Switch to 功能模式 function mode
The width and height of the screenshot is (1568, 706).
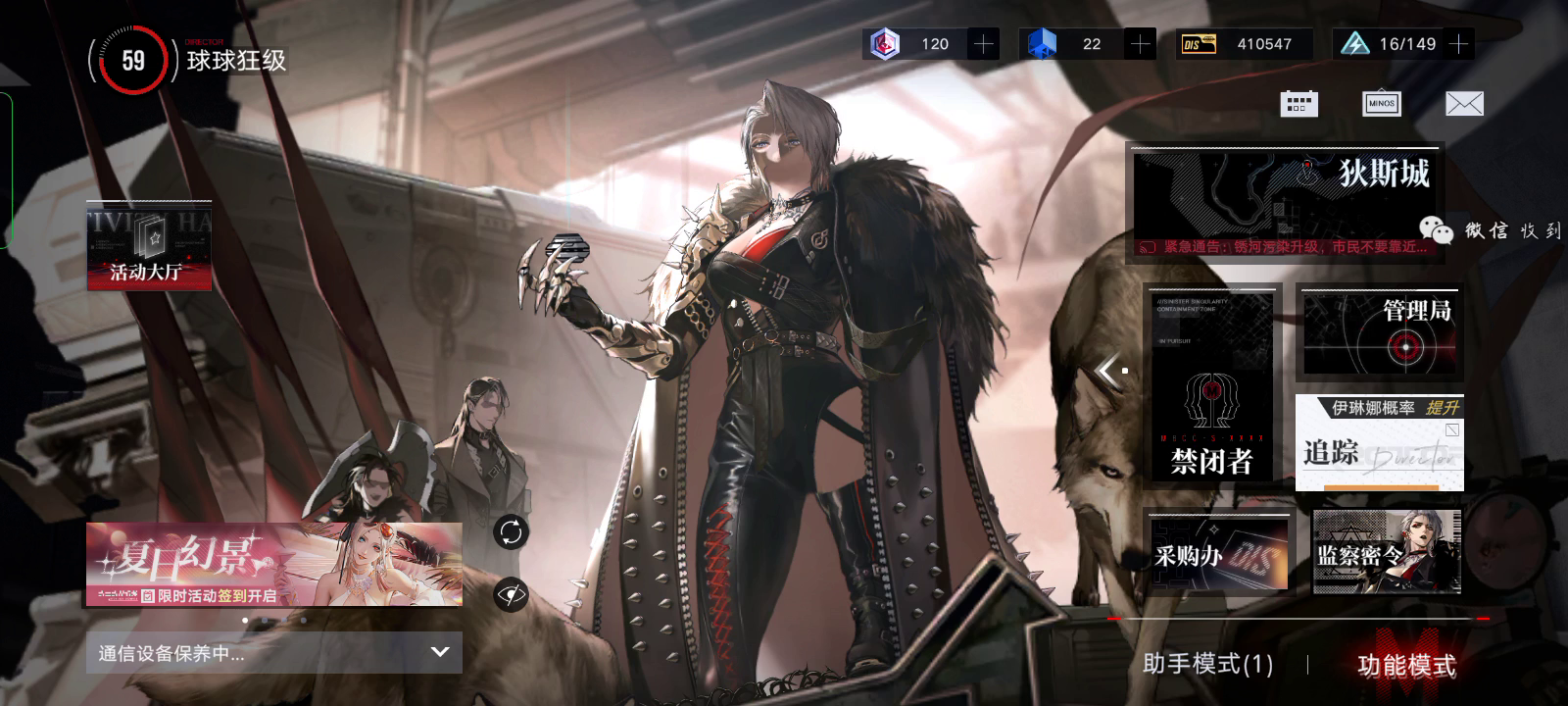click(1406, 666)
